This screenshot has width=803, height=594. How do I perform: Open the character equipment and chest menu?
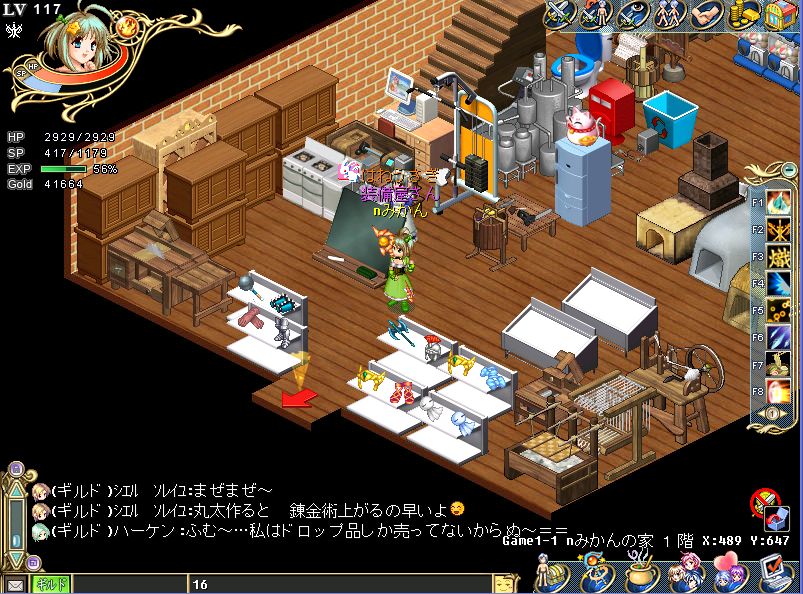[548, 576]
